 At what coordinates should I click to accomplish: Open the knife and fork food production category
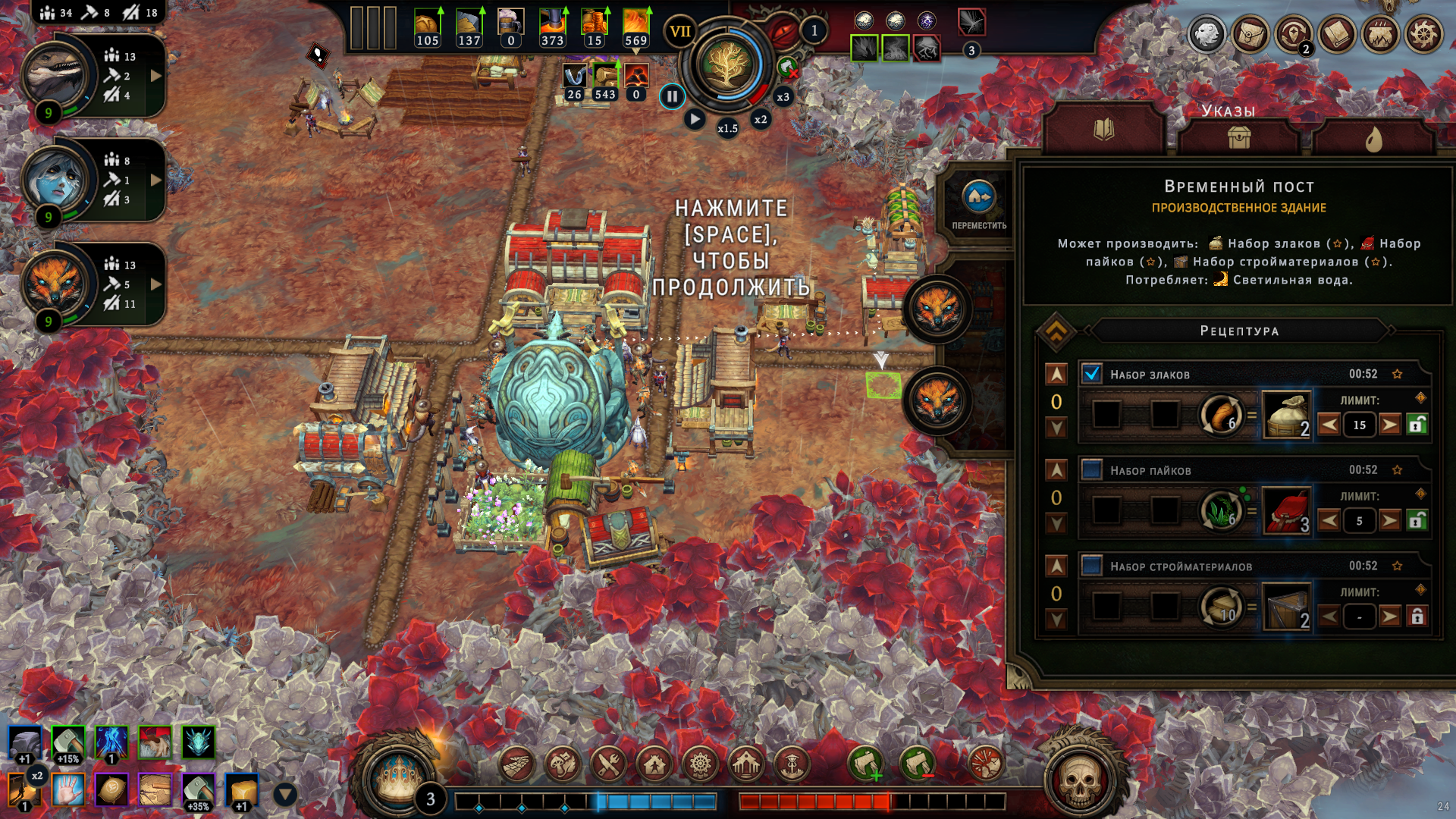coord(608,764)
